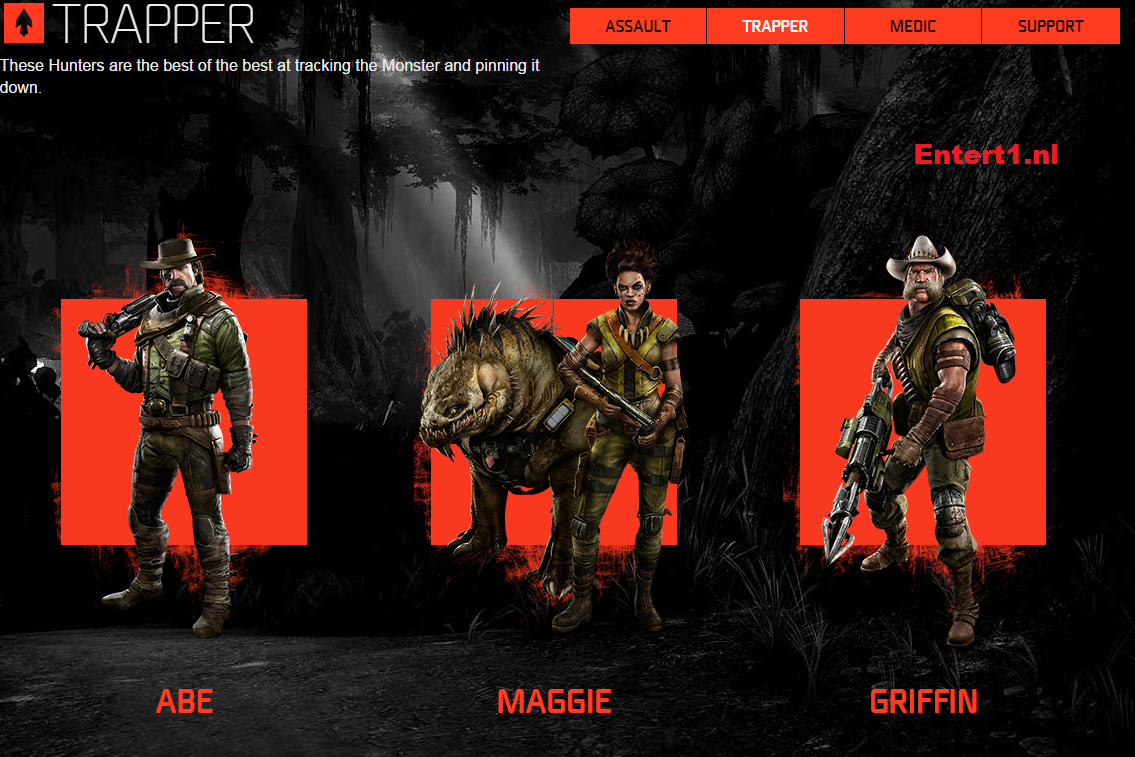Viewport: 1135px width, 757px height.
Task: Open the Medic class tab
Action: pyautogui.click(x=913, y=26)
